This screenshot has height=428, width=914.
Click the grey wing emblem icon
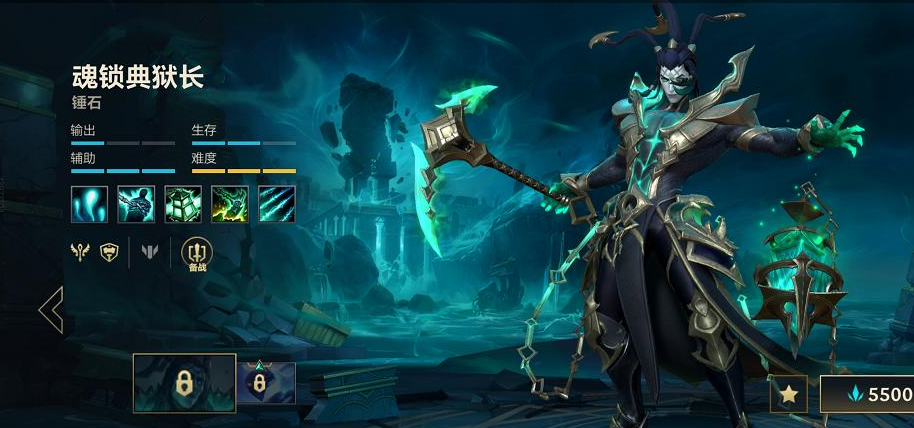(x=150, y=253)
